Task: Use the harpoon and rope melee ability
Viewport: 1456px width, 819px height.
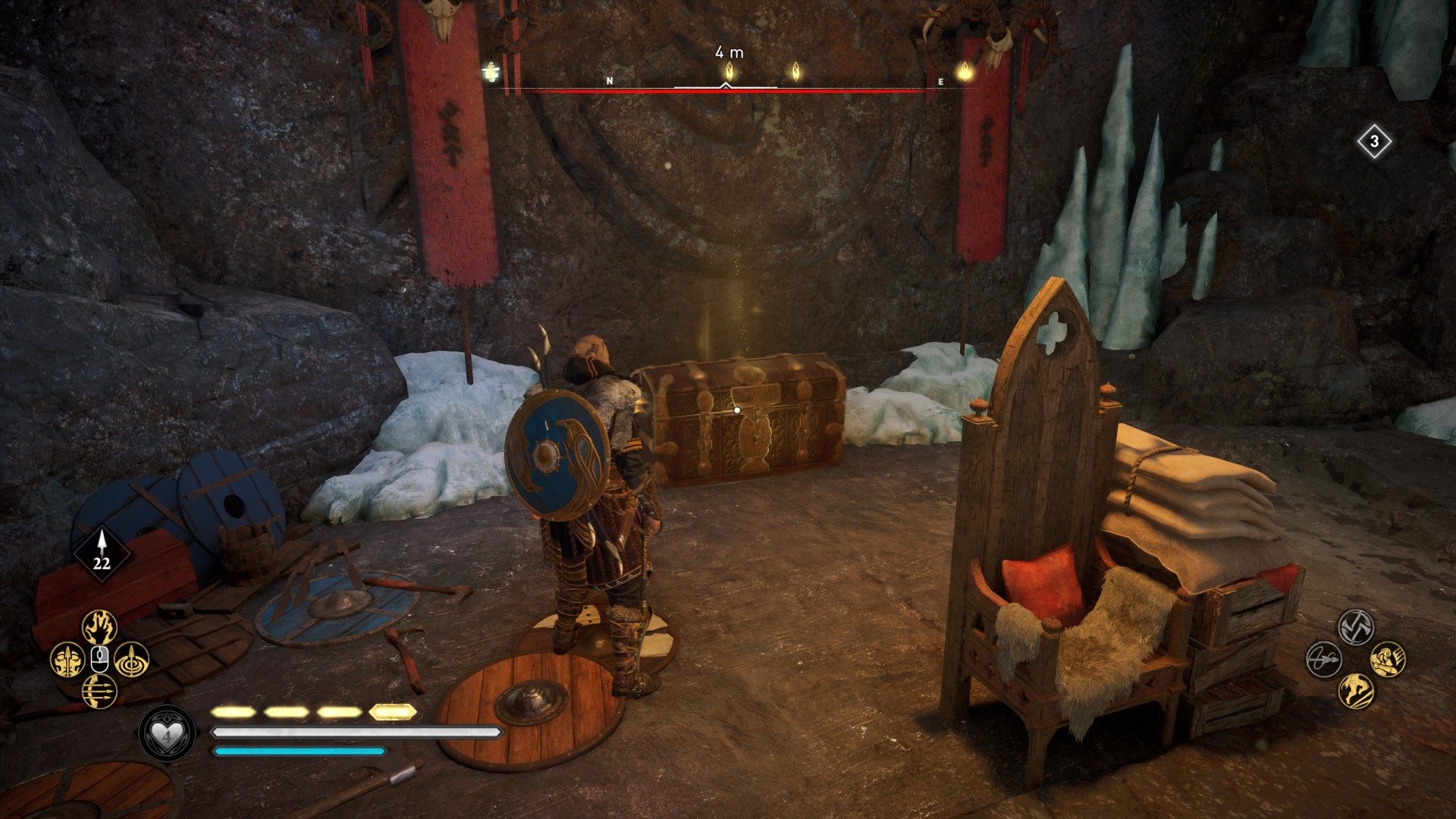Action: click(1323, 658)
